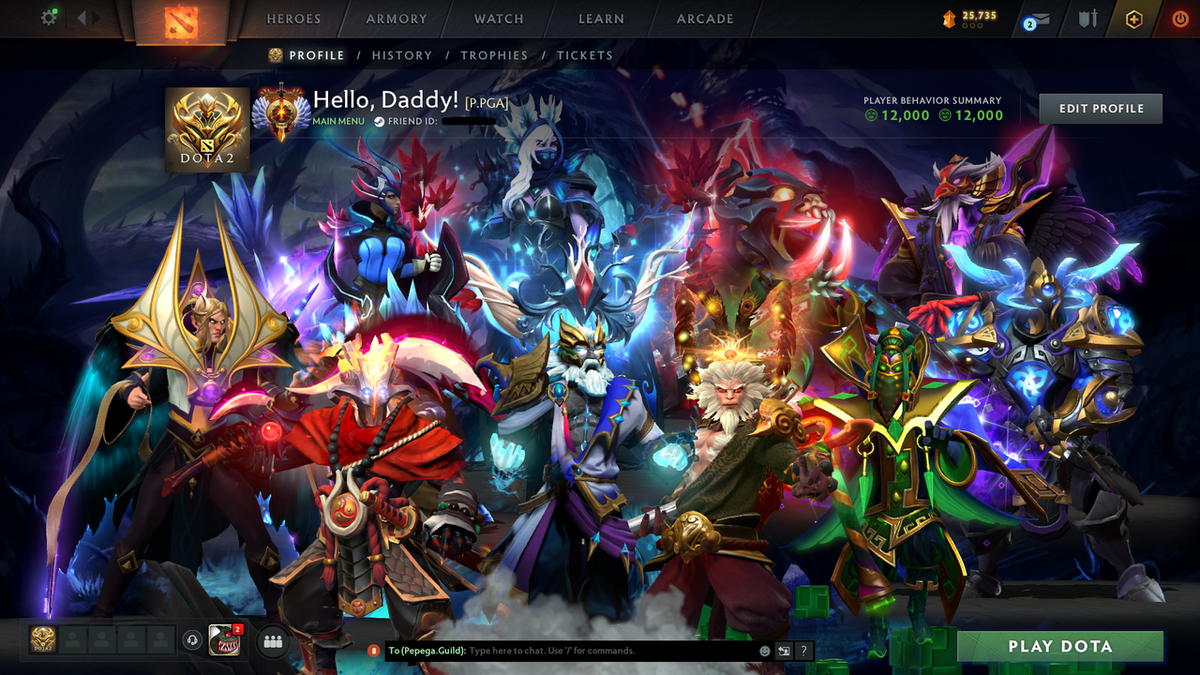The image size is (1200, 675).
Task: Go to the Armory section
Action: coord(396,19)
